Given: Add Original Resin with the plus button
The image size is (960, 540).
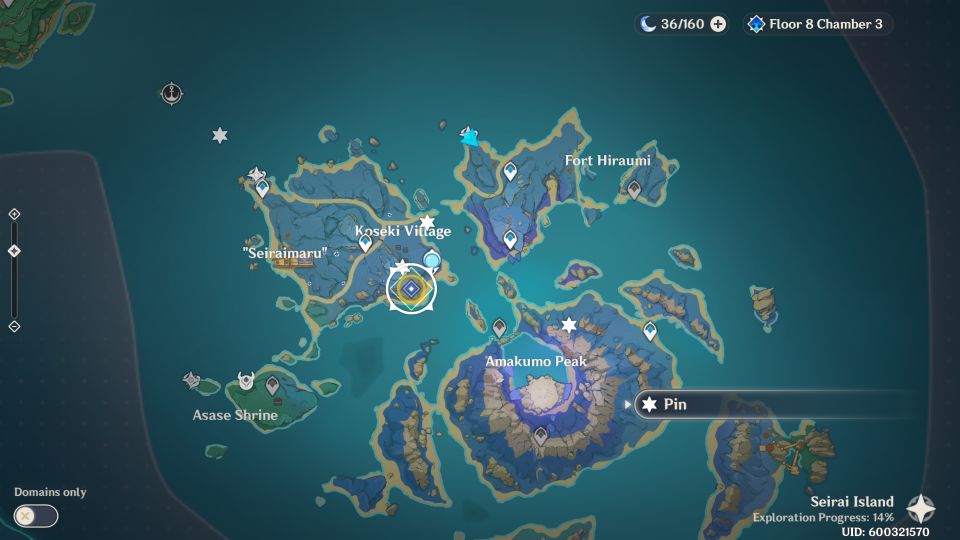Looking at the screenshot, I should [718, 24].
